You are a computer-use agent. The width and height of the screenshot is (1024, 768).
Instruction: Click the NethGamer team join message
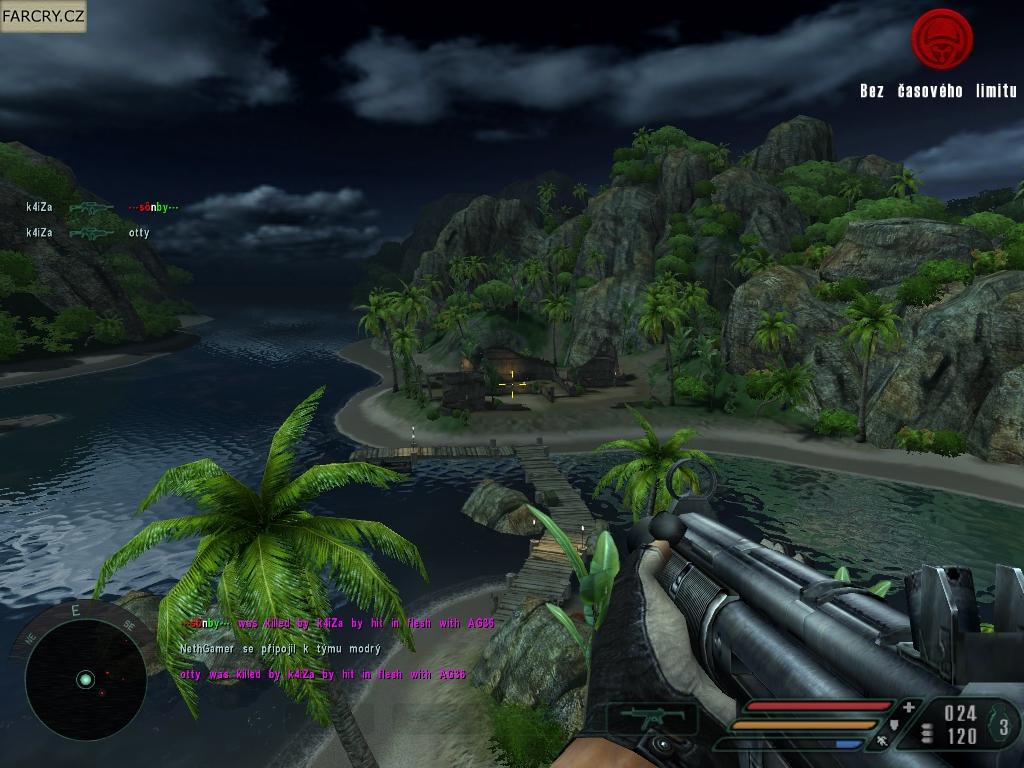pos(280,649)
